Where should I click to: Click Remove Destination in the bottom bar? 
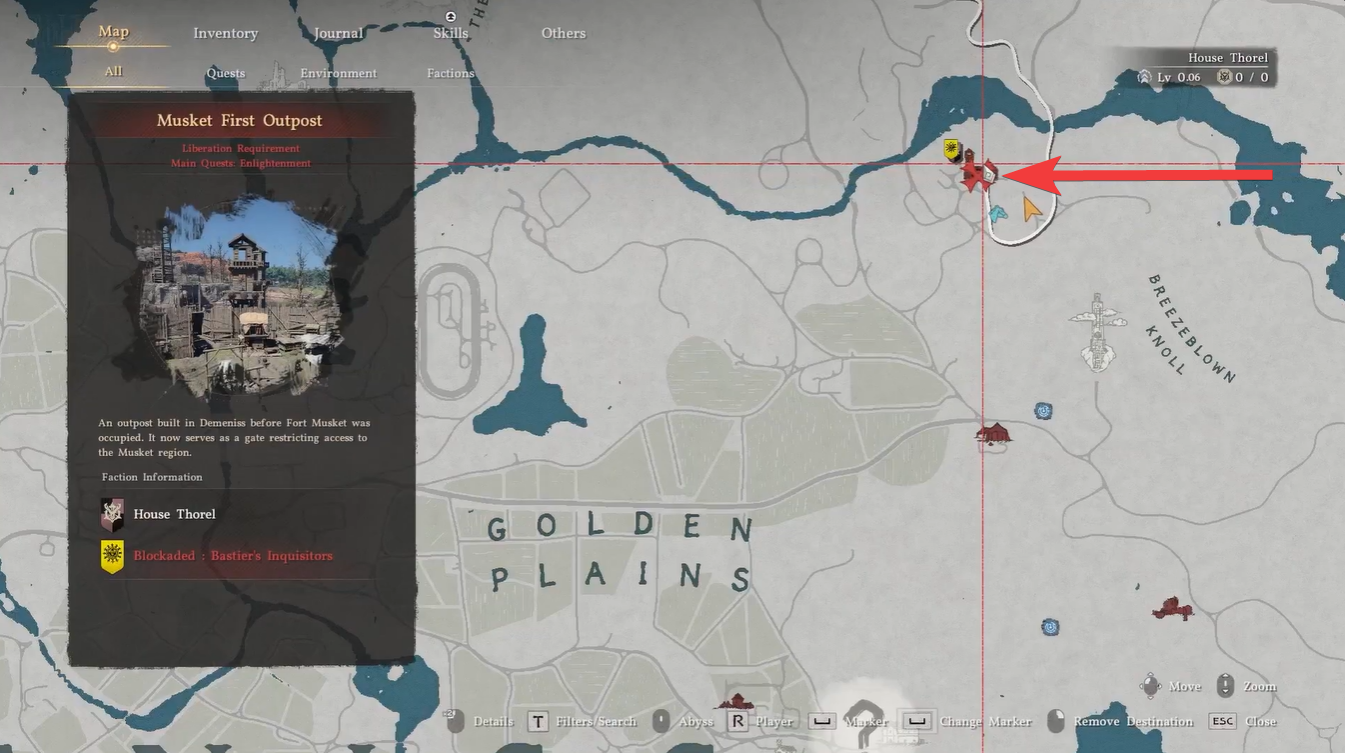[1131, 720]
